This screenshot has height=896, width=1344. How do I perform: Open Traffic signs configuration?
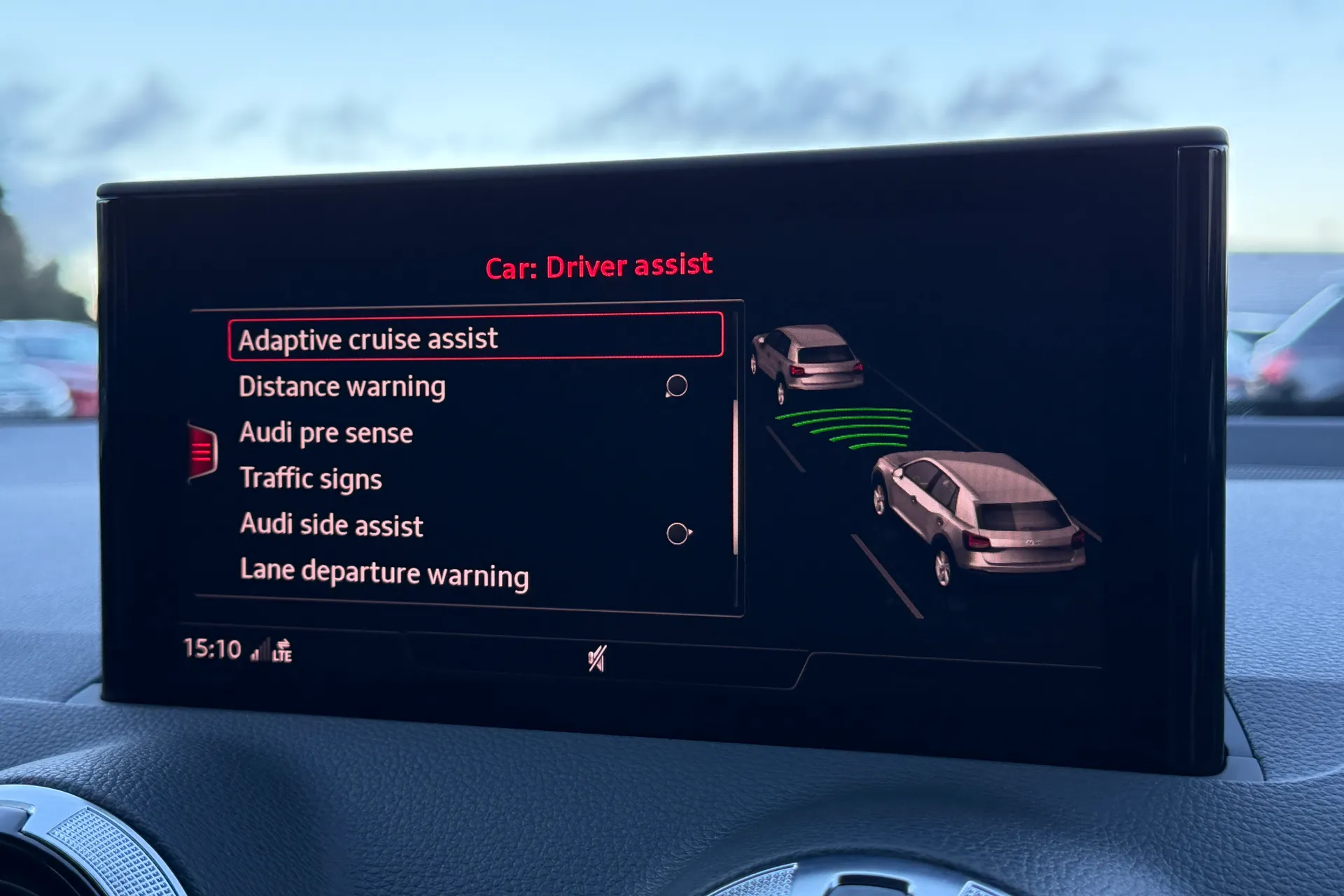click(x=311, y=479)
